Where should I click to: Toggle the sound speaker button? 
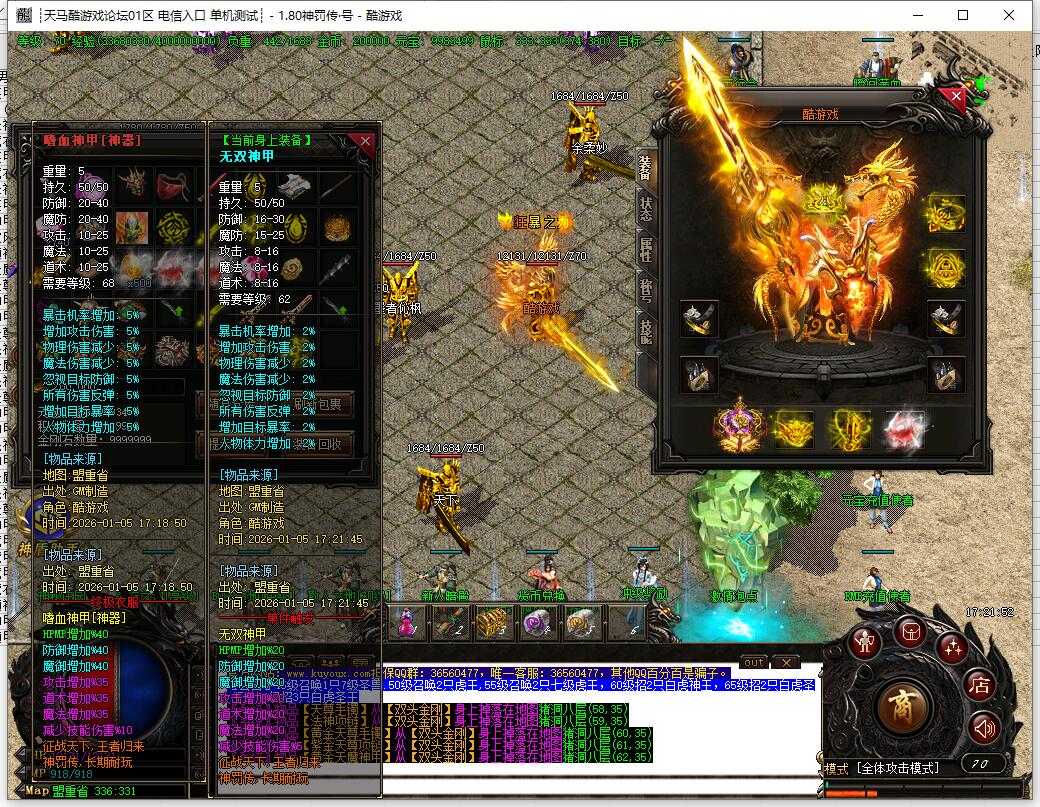985,728
